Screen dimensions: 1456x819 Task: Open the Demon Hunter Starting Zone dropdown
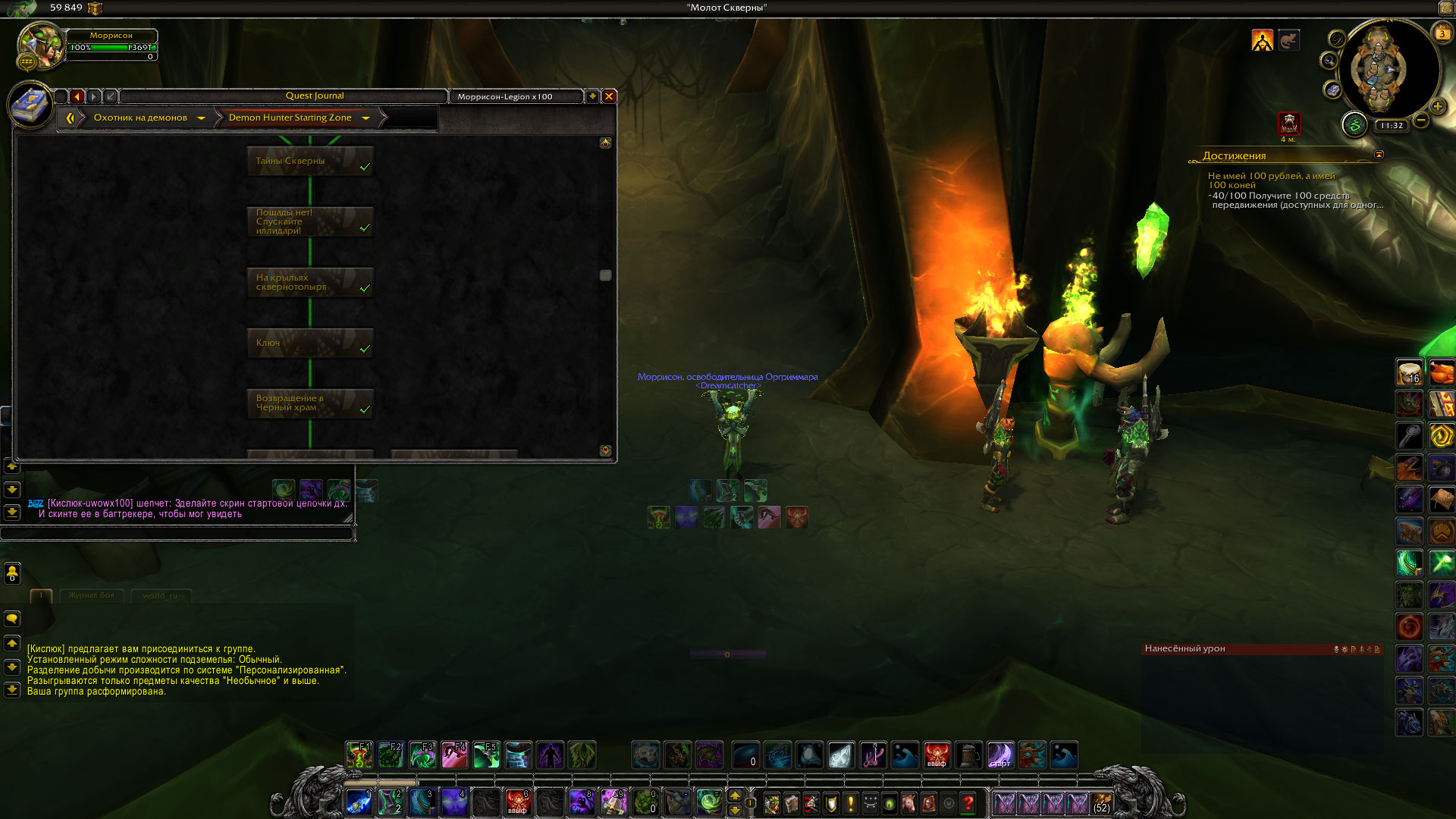pyautogui.click(x=366, y=118)
